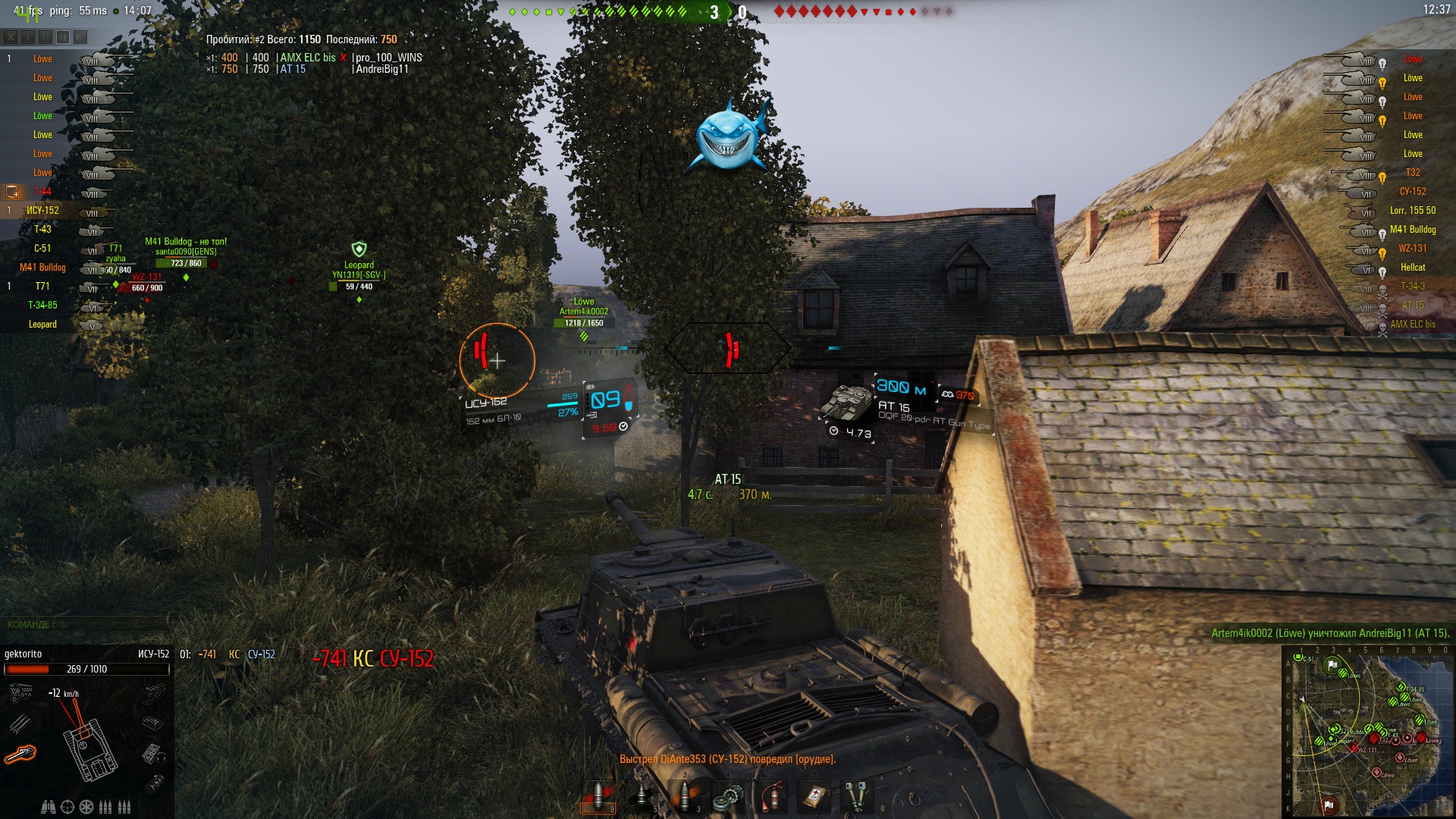
Task: Click enemy Hellcat in the enemy list
Action: (1412, 267)
